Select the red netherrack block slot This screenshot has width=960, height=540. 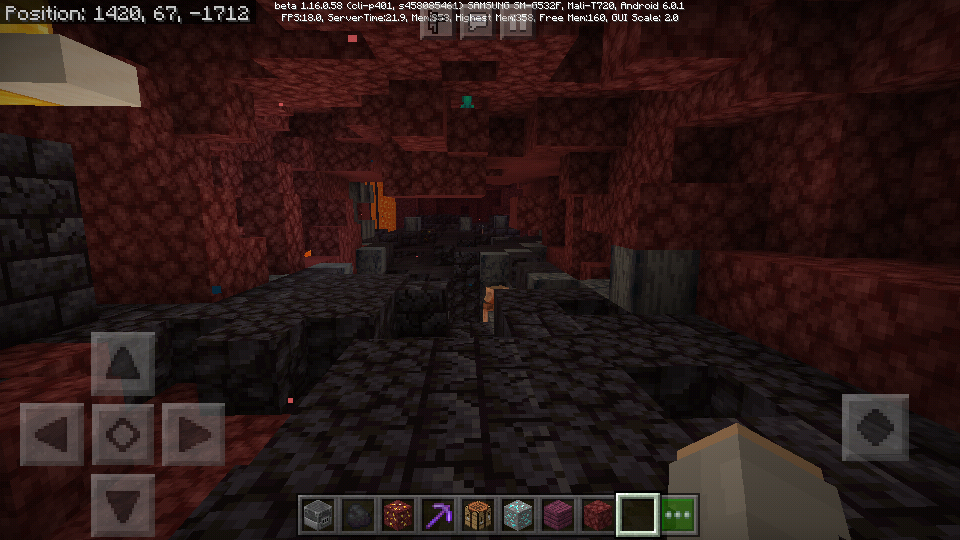coord(598,515)
